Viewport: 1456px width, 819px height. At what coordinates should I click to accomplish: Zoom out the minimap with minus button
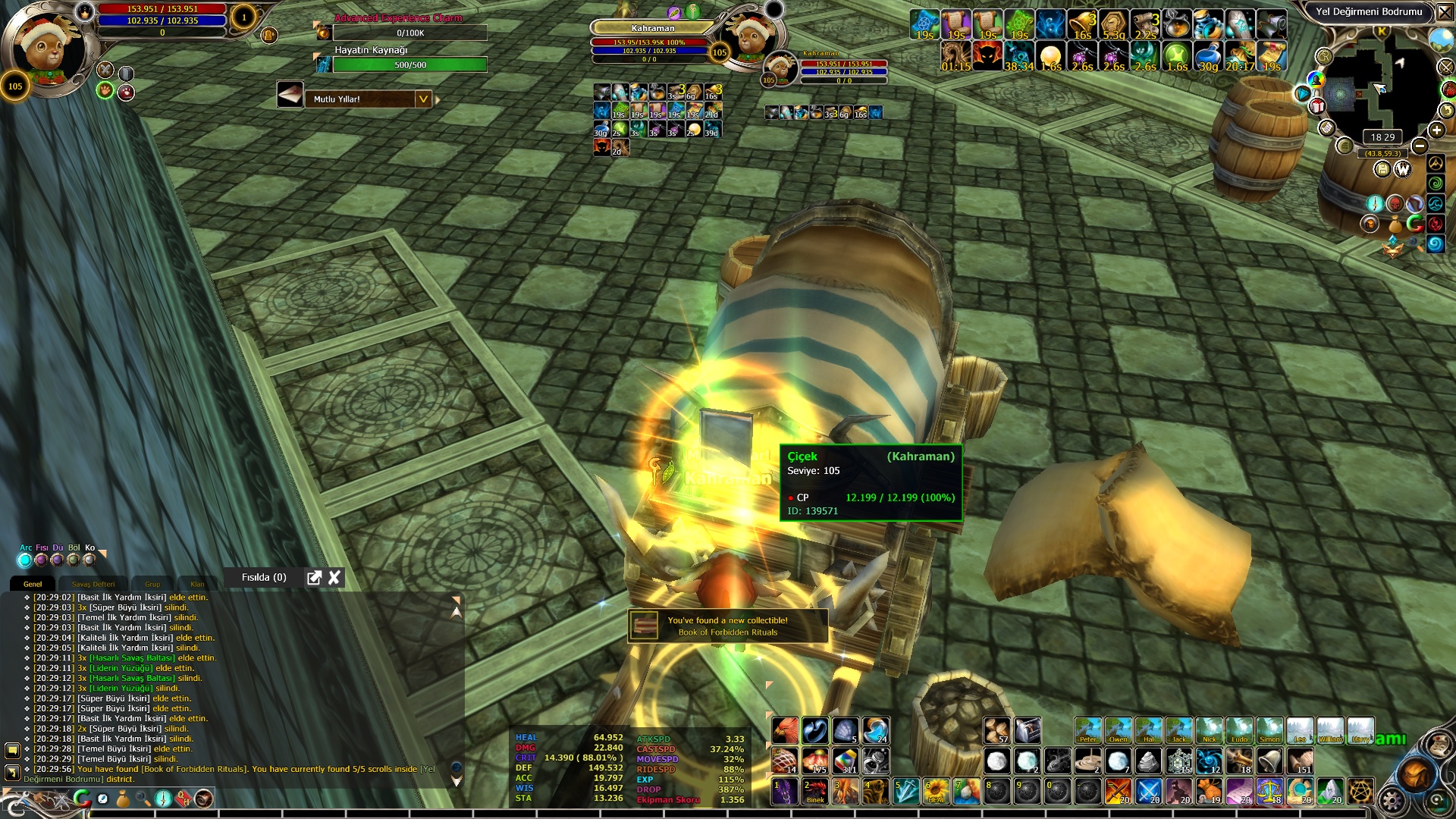1420,146
